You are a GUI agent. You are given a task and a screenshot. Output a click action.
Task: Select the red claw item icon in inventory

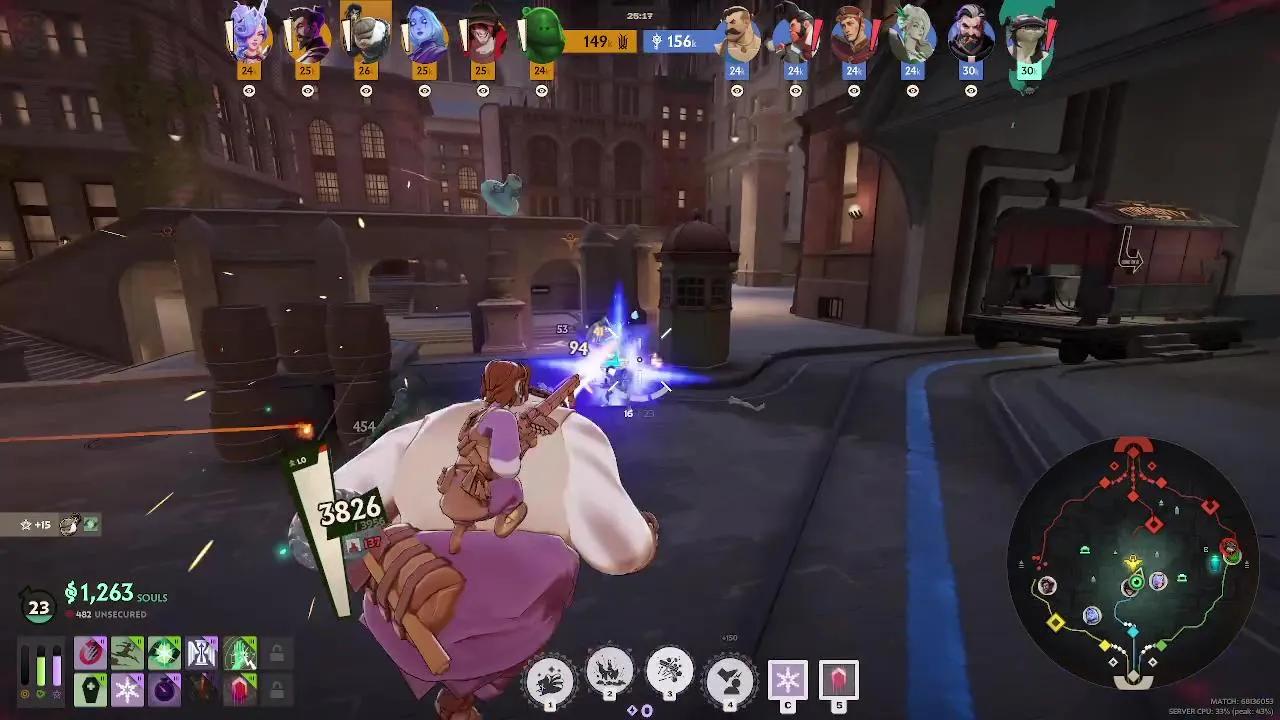pos(90,651)
